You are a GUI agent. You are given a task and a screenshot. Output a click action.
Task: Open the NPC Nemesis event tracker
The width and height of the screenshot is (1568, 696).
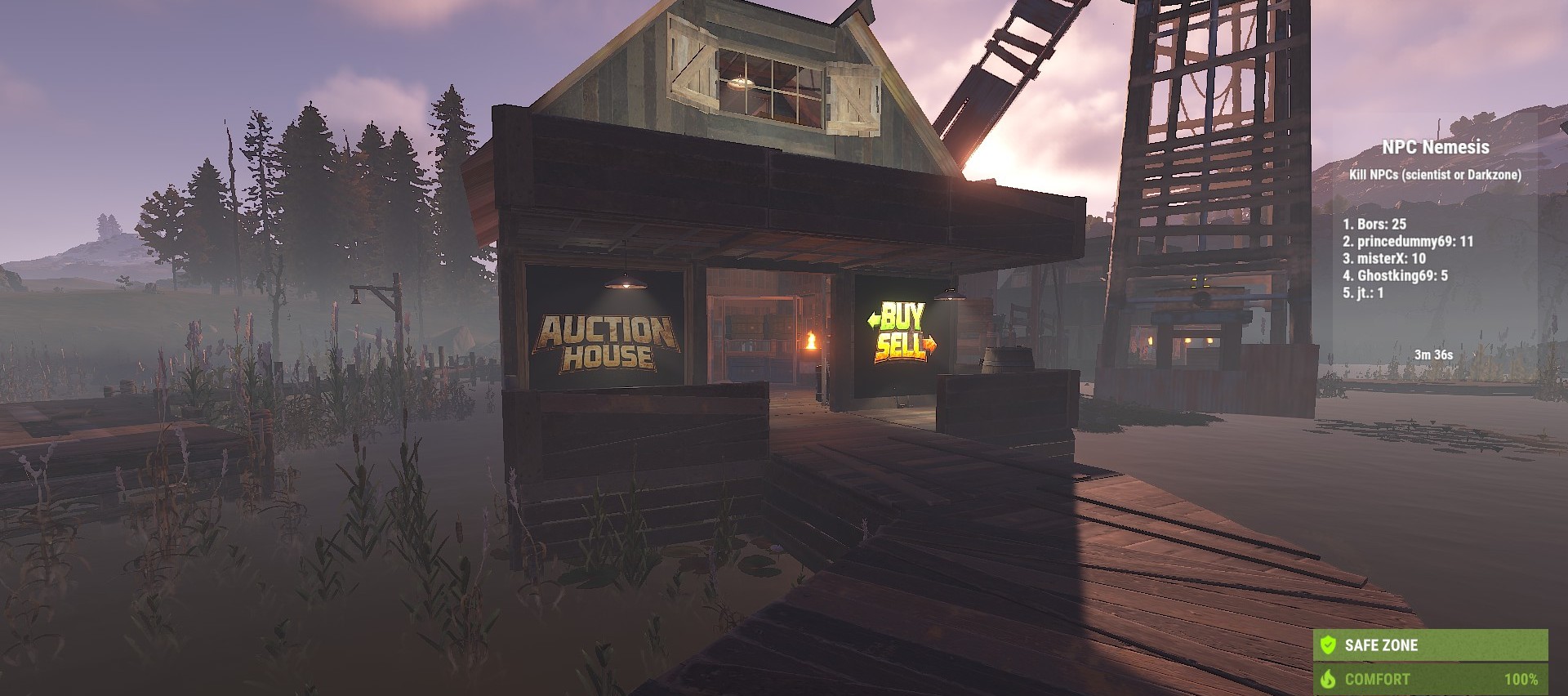pyautogui.click(x=1435, y=148)
